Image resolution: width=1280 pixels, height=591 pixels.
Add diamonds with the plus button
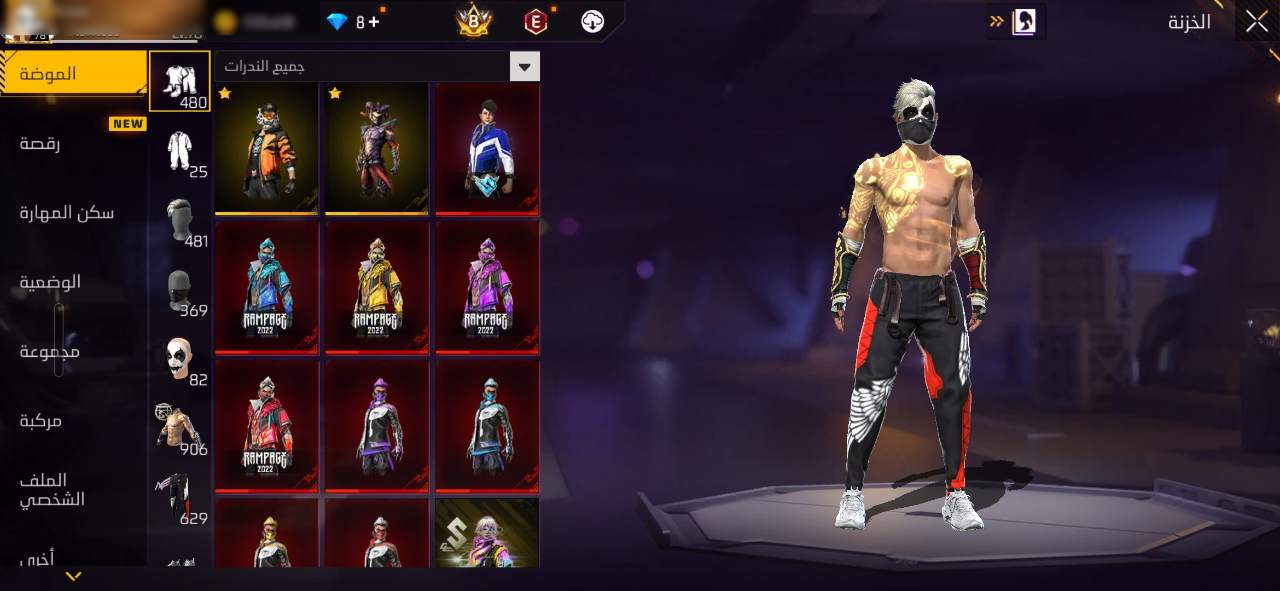click(374, 21)
